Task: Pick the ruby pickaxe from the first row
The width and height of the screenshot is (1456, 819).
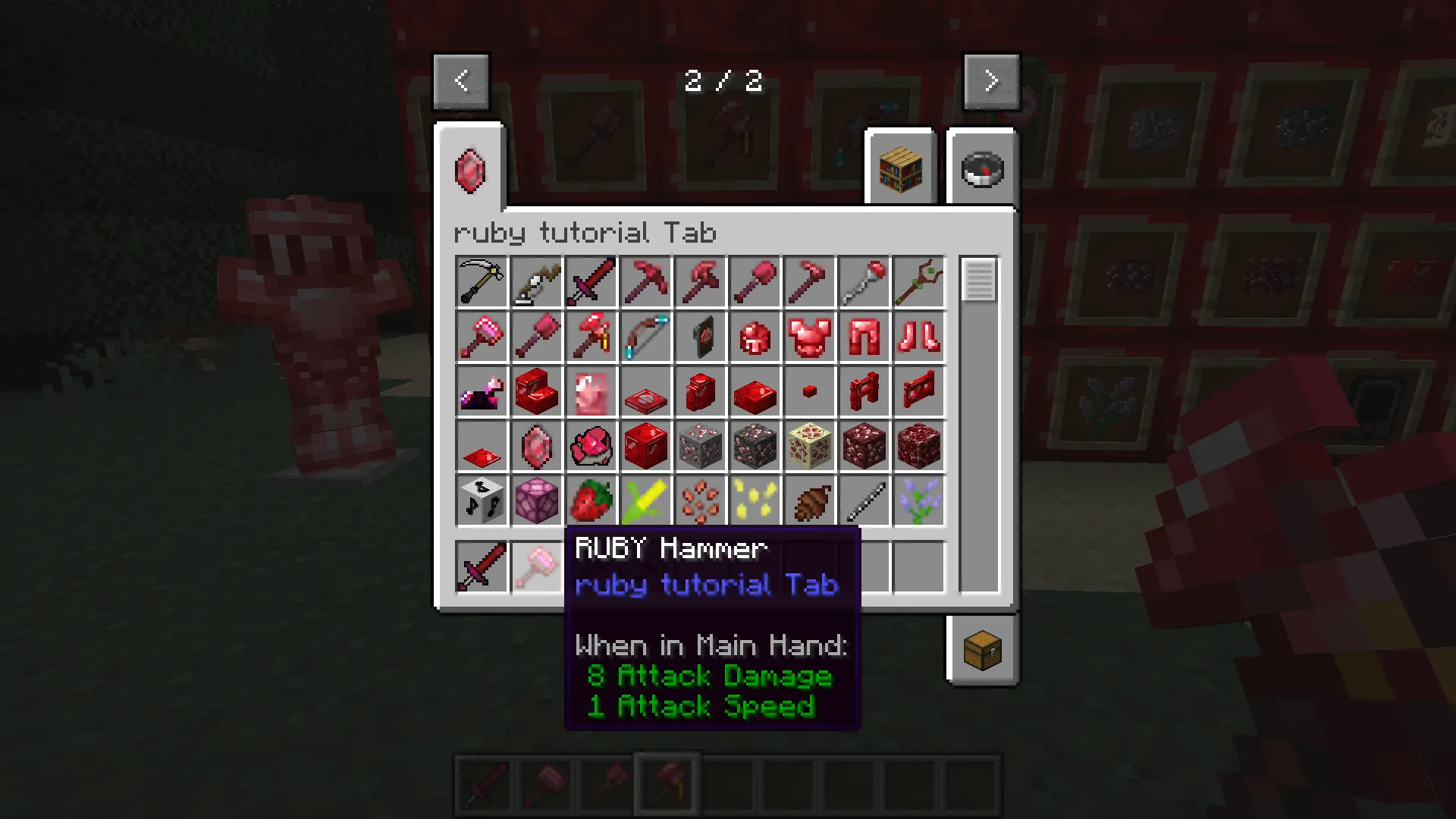Action: pyautogui.click(x=645, y=281)
